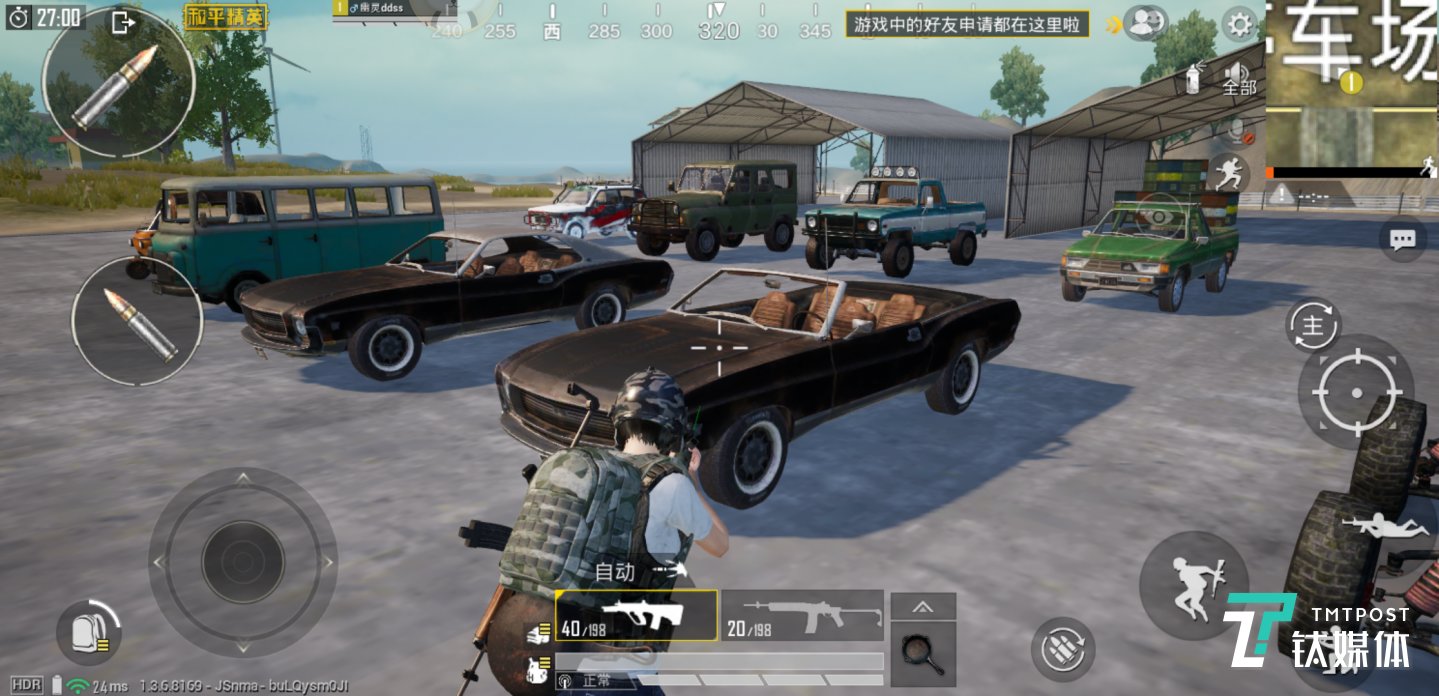Expand the arrow above the pan slot

coord(923,606)
